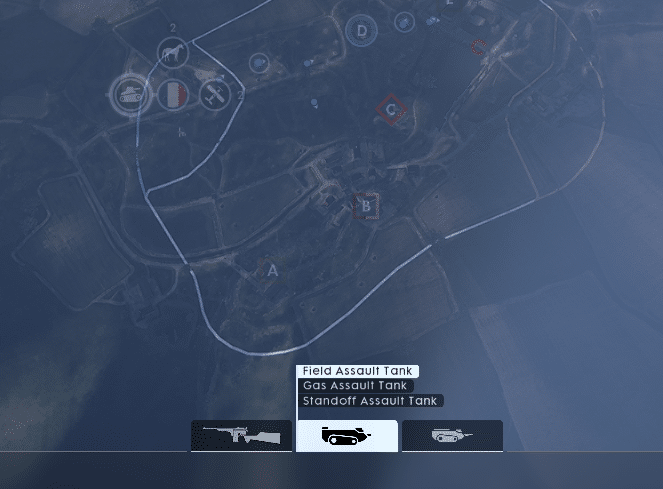Viewport: 663px width, 489px height.
Task: Choose objective B flag on the map
Action: tap(367, 206)
